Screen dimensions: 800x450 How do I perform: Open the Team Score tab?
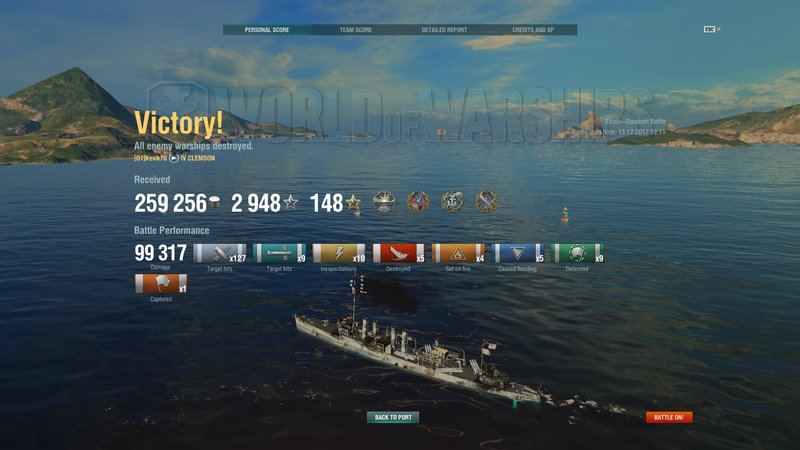click(x=355, y=30)
